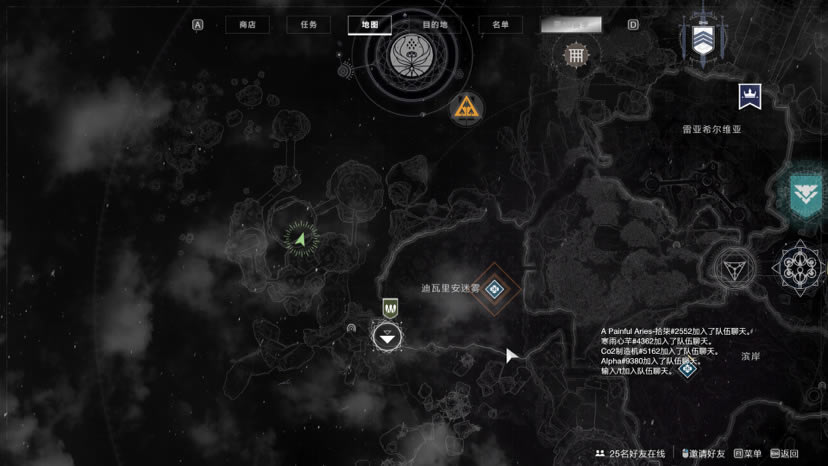Open the 25名好友在线 friends list
The image size is (828, 466).
629,454
